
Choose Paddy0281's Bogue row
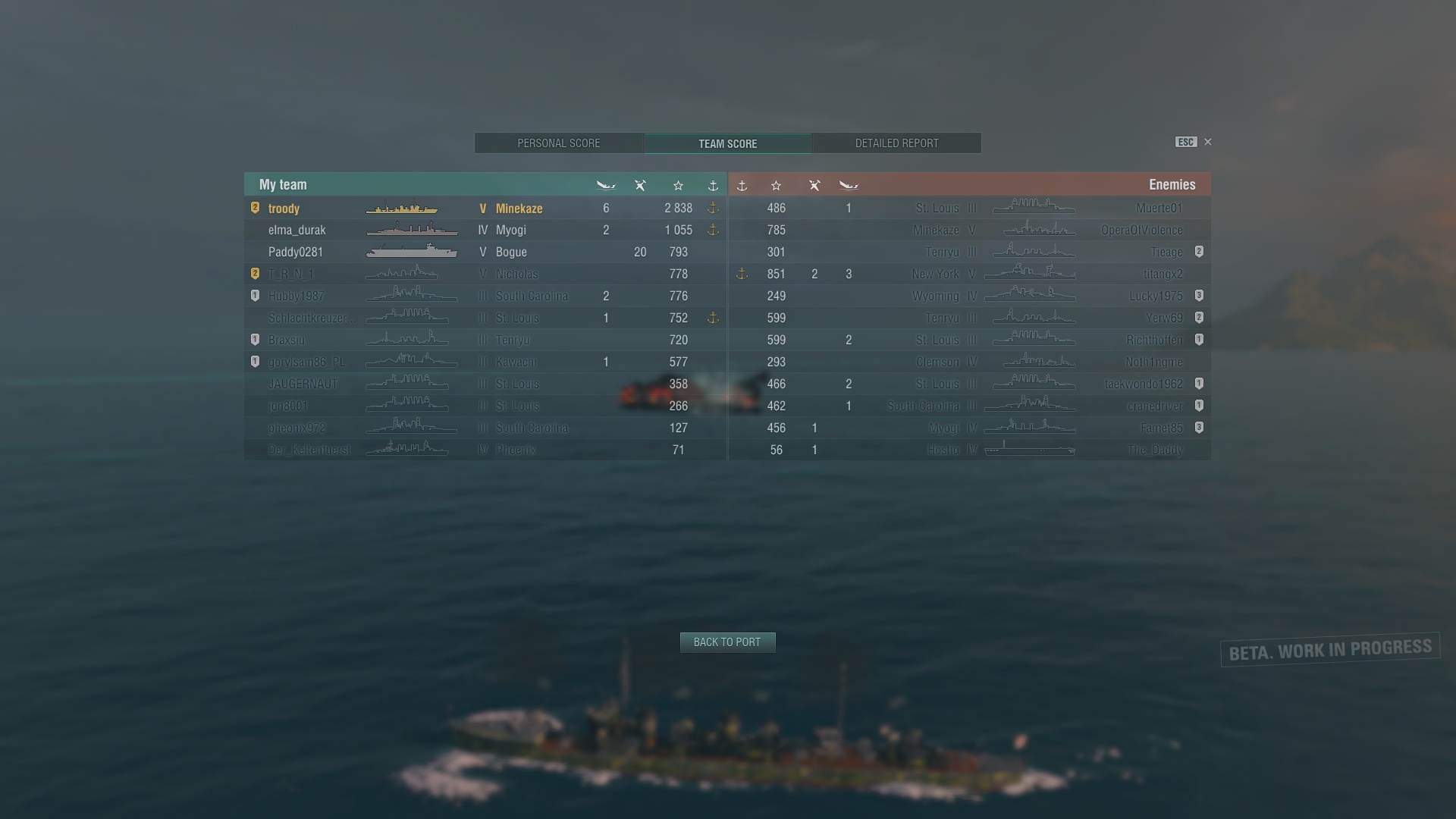485,253
